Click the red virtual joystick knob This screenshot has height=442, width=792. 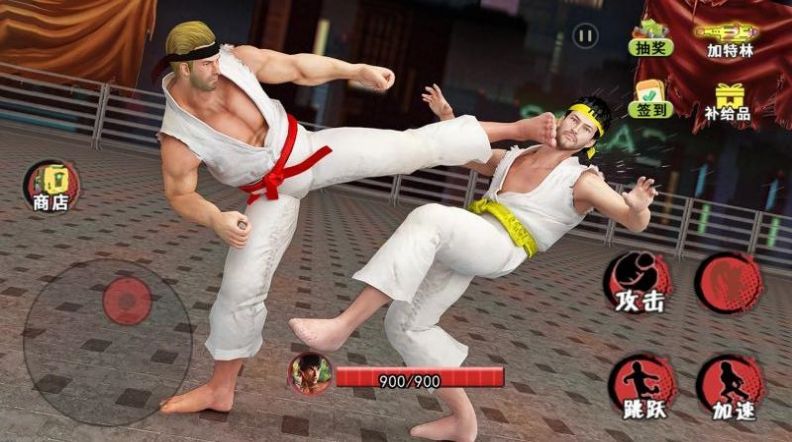[x=127, y=300]
